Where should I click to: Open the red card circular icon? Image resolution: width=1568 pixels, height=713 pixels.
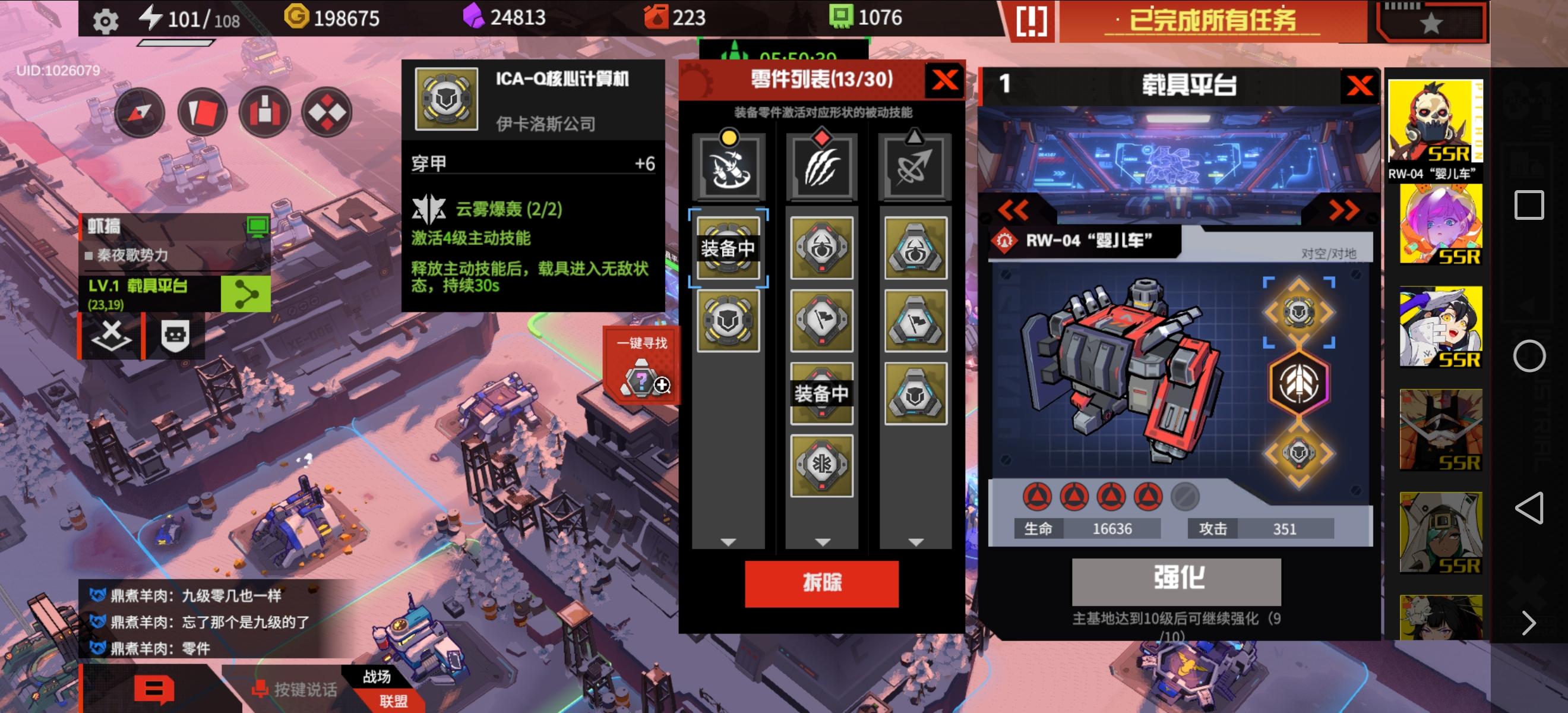pos(205,113)
